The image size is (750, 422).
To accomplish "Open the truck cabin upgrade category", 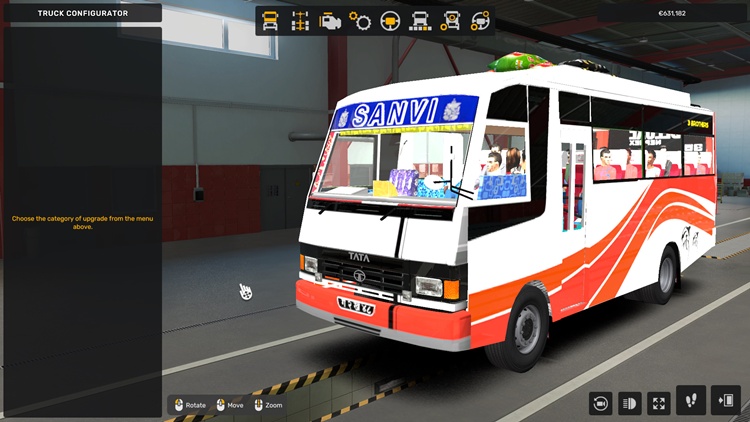I will [270, 20].
